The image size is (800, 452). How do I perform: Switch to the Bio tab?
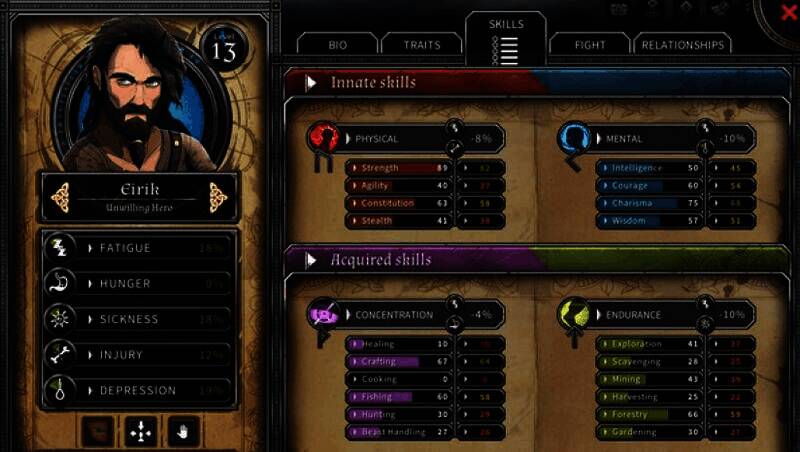[x=337, y=45]
